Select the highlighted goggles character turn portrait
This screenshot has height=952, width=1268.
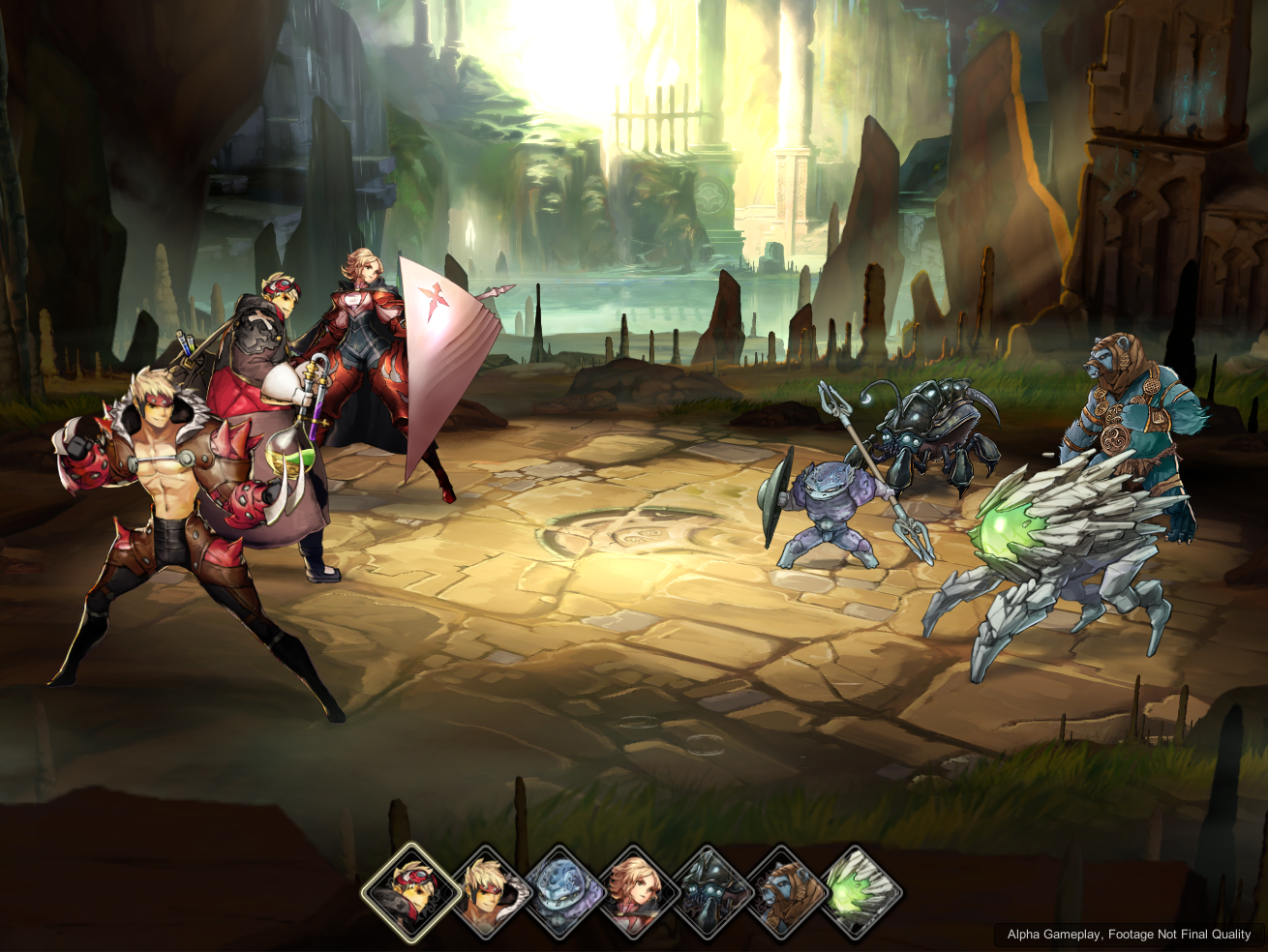[413, 890]
